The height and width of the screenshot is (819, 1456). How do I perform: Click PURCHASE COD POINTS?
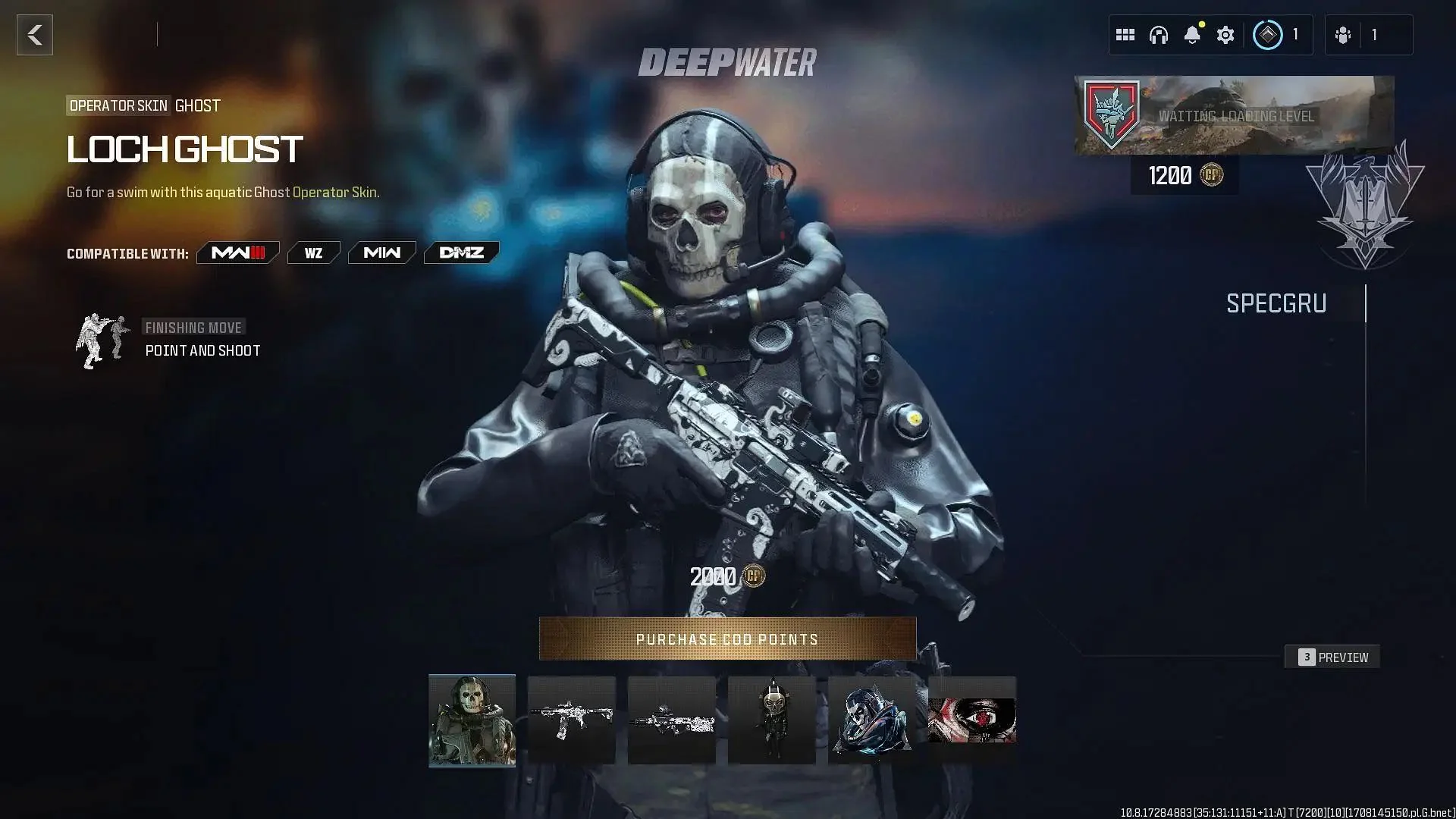tap(726, 639)
